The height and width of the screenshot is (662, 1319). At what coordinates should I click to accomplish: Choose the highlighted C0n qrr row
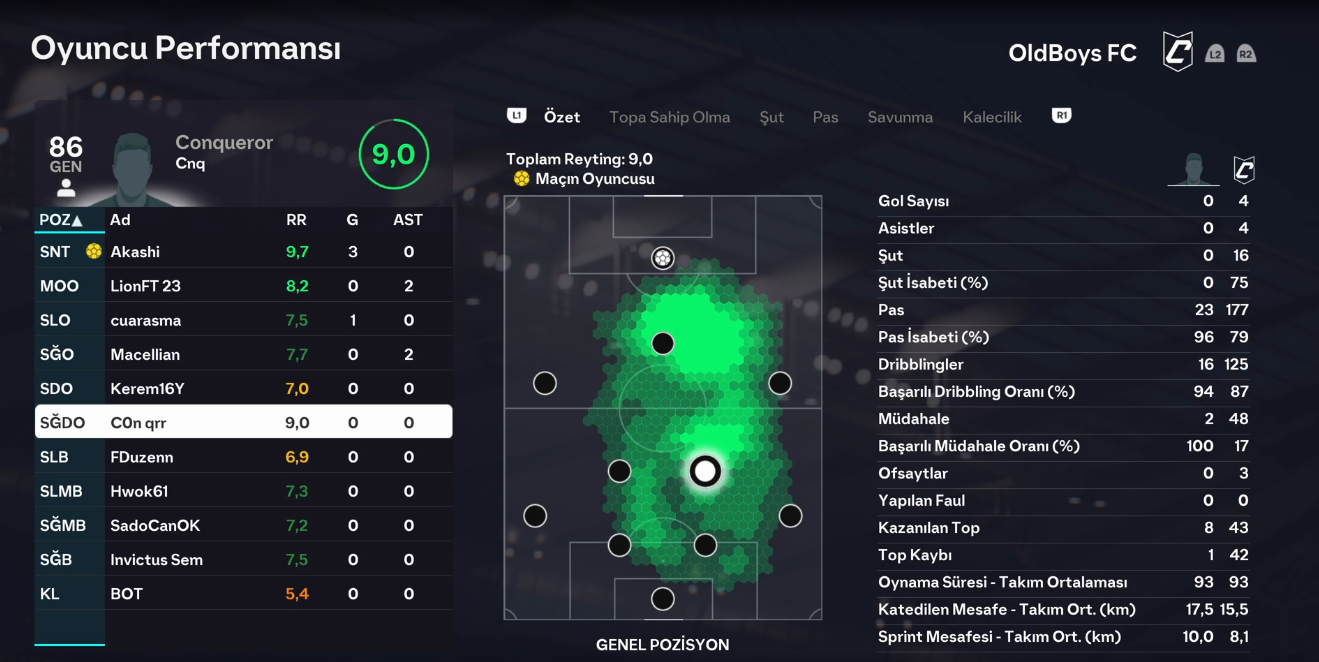coord(243,422)
